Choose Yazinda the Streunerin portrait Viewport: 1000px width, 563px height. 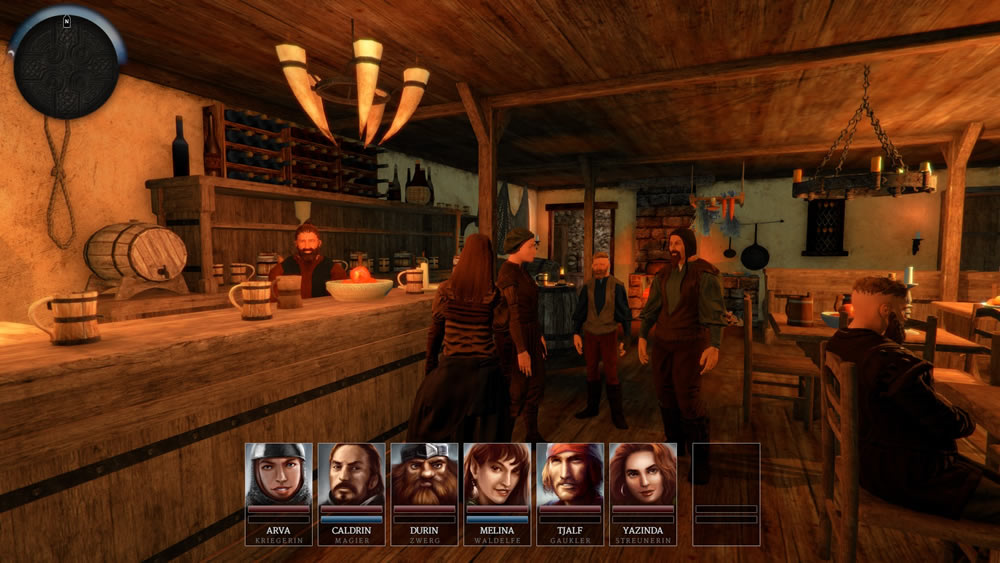643,475
